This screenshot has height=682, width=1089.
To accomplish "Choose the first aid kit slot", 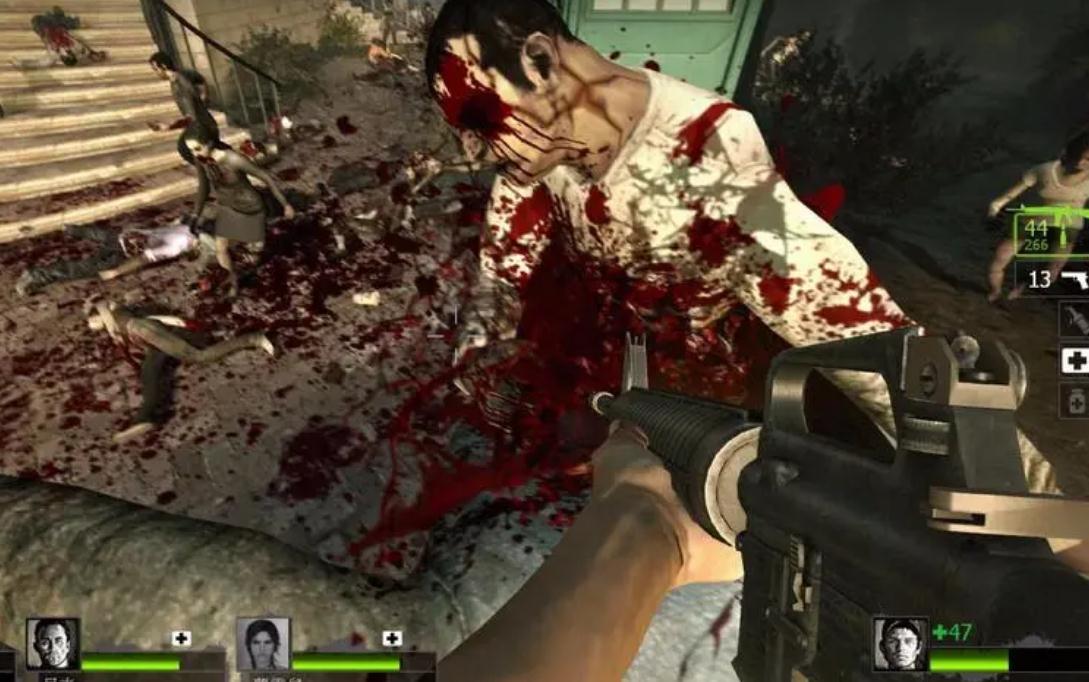I will tap(1075, 360).
